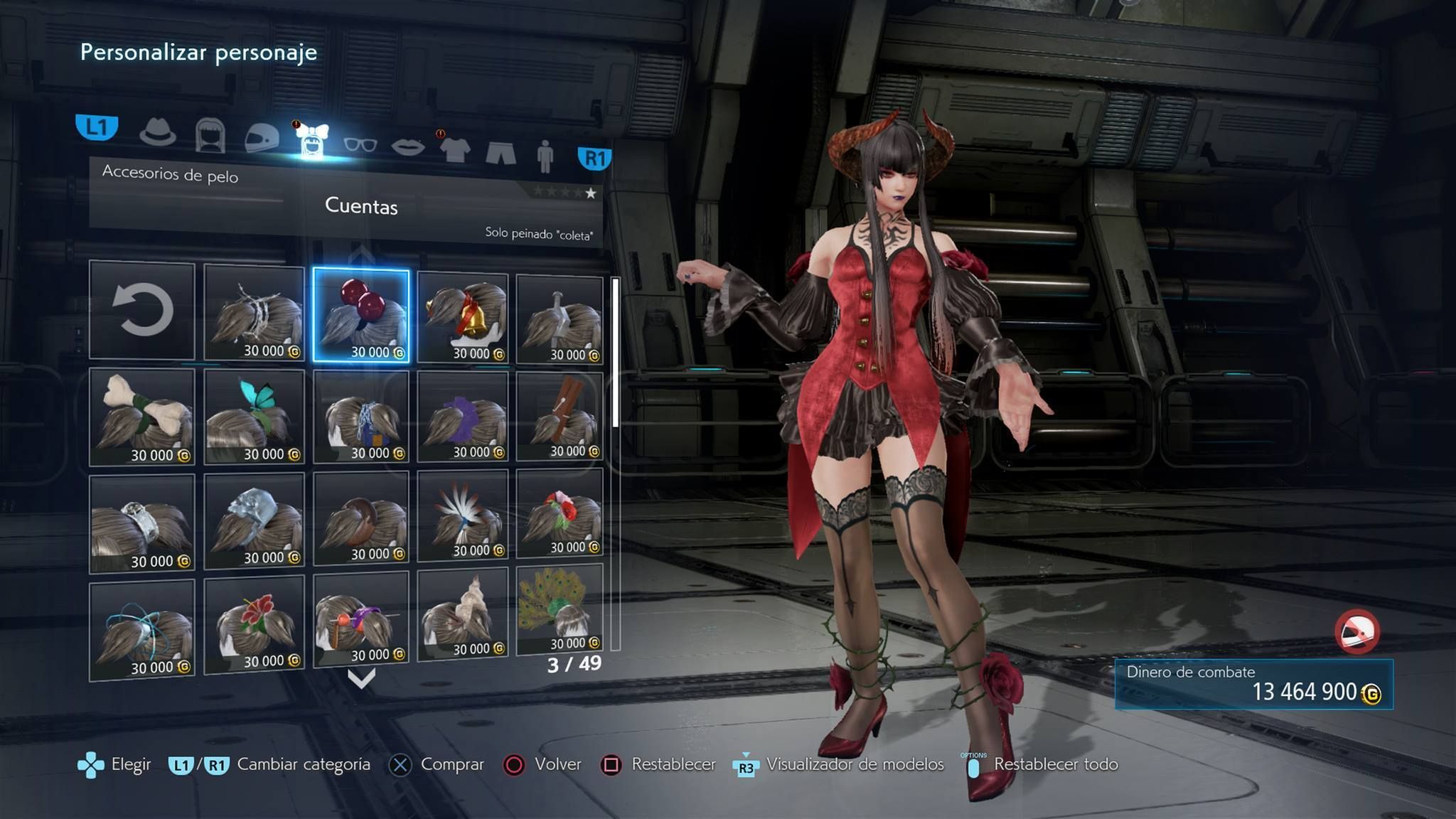Open the lips makeup category tab
The image size is (1456, 819).
(408, 147)
